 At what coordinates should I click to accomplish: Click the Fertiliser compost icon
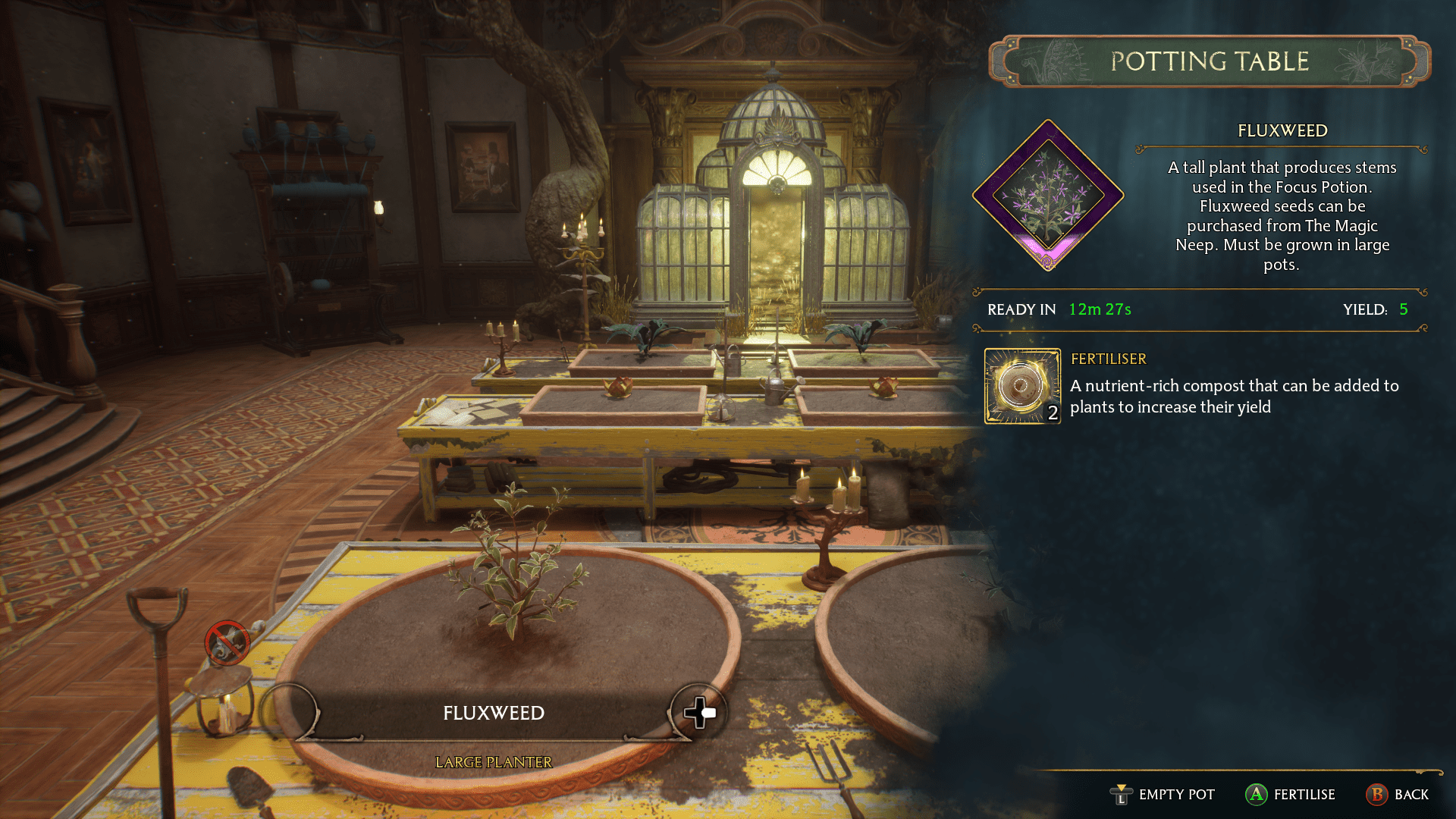point(1021,385)
